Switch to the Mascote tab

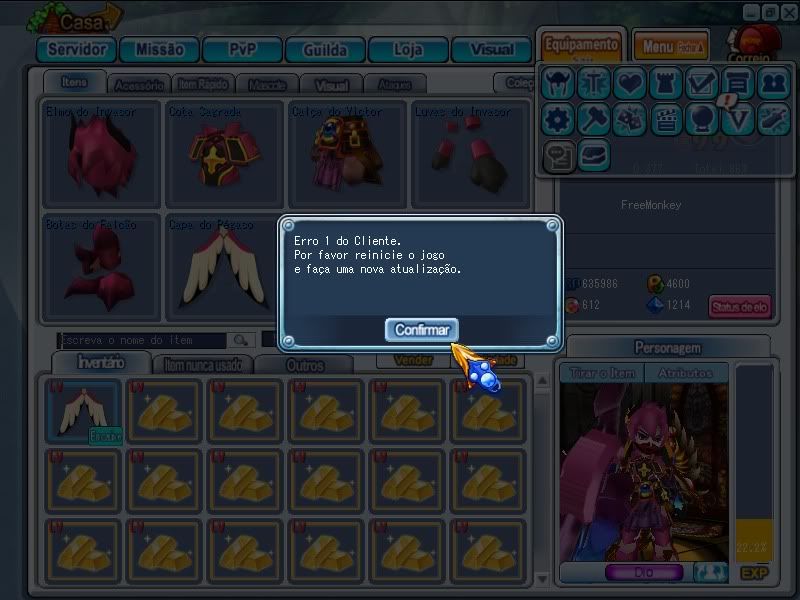(267, 85)
